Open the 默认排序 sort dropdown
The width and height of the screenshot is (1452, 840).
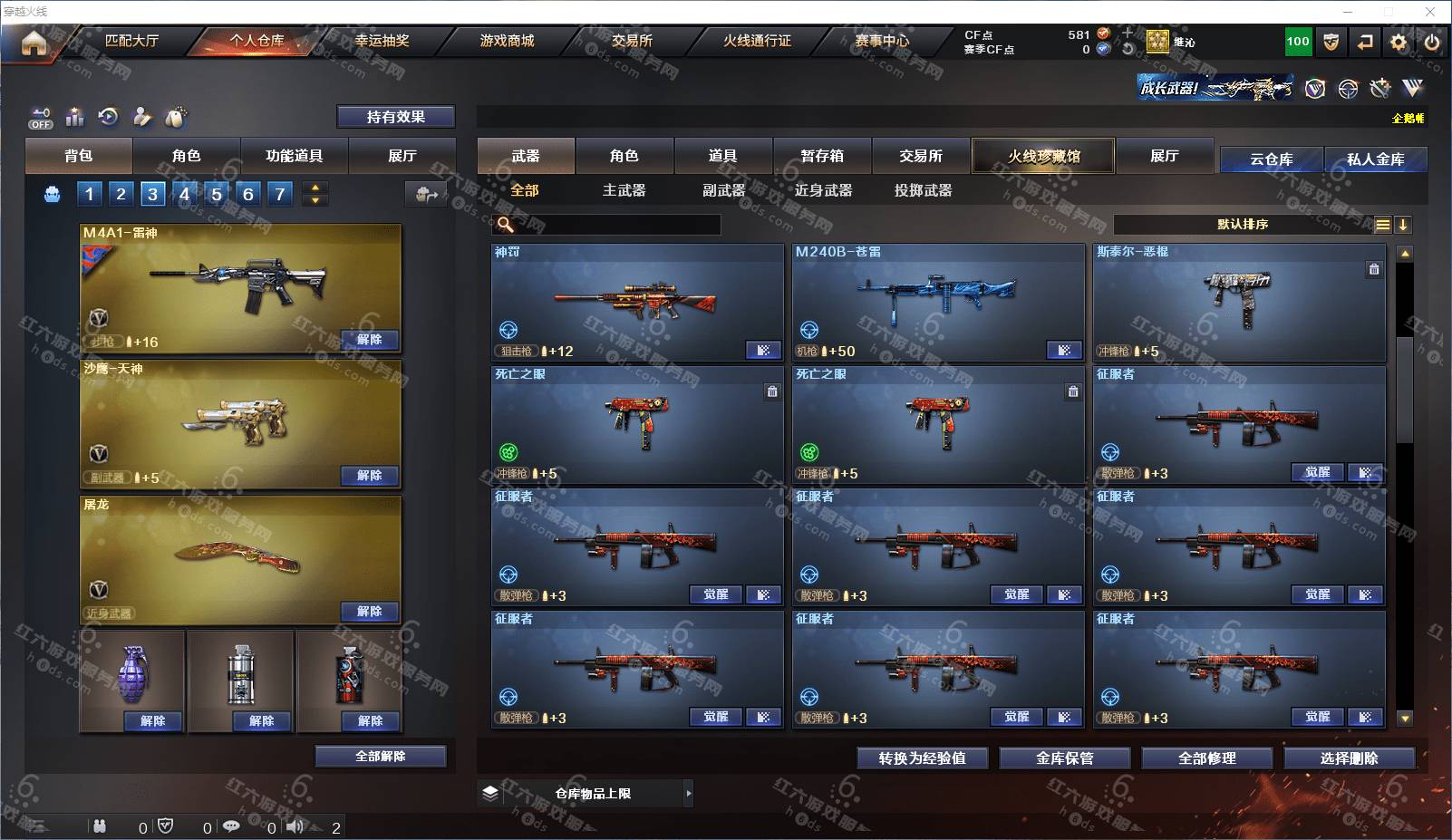click(x=1242, y=225)
